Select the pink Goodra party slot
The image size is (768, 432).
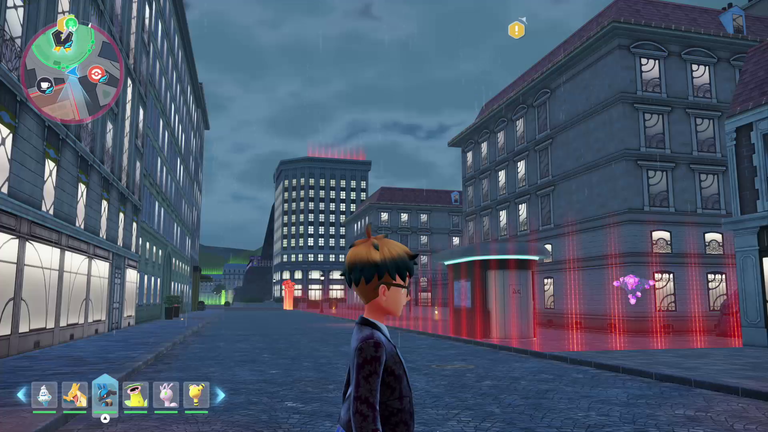[167, 394]
